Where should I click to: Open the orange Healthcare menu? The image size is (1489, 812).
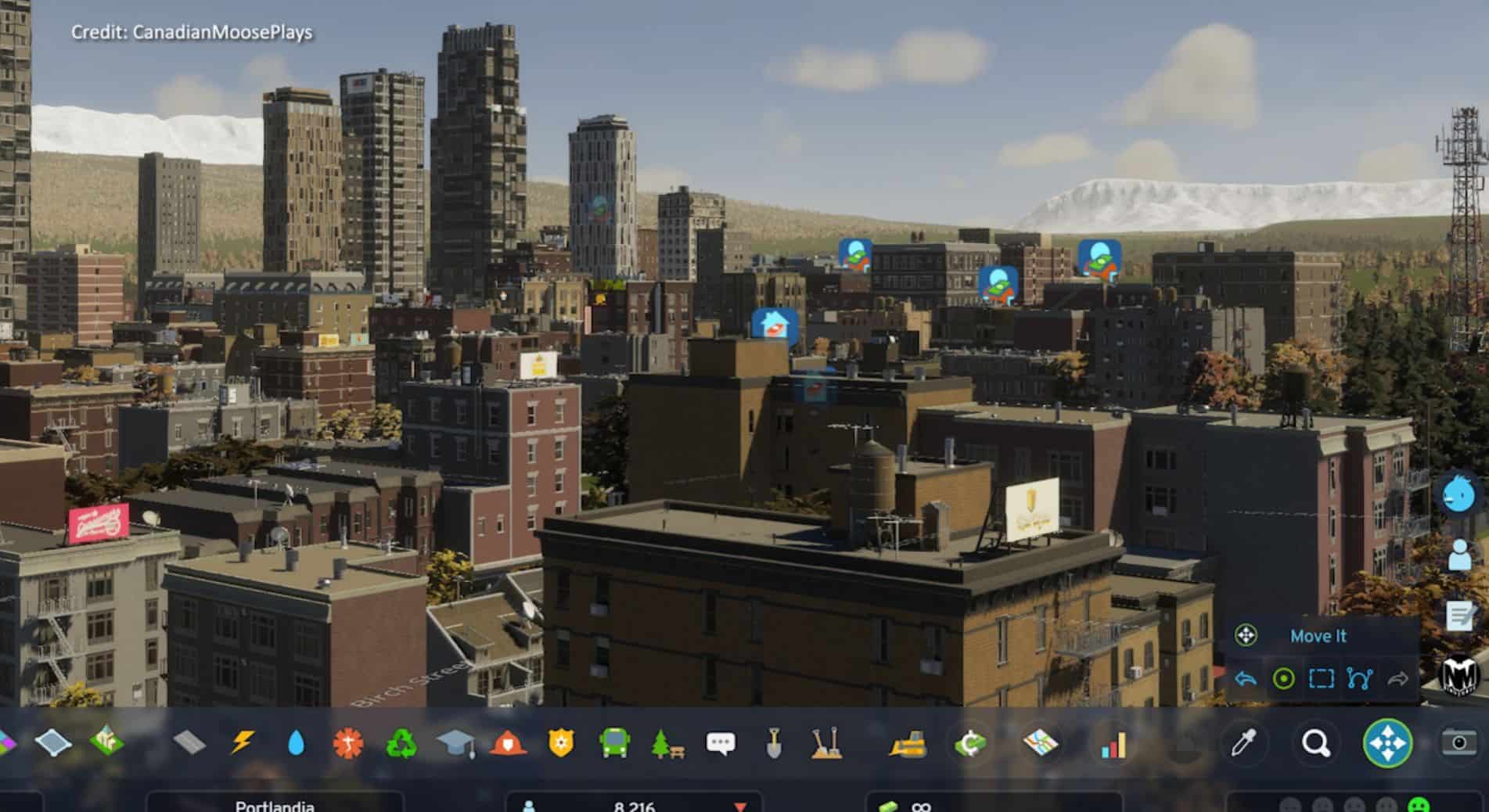pos(348,743)
